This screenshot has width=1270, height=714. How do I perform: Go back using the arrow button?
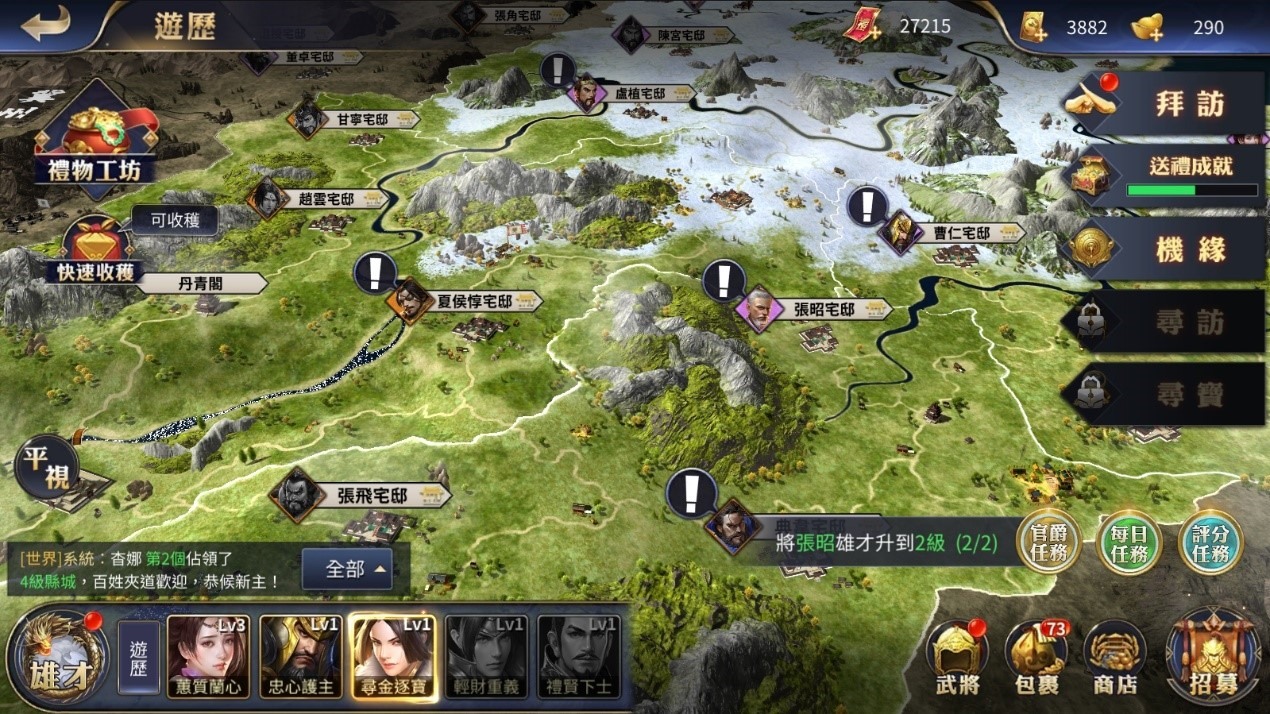pos(45,26)
